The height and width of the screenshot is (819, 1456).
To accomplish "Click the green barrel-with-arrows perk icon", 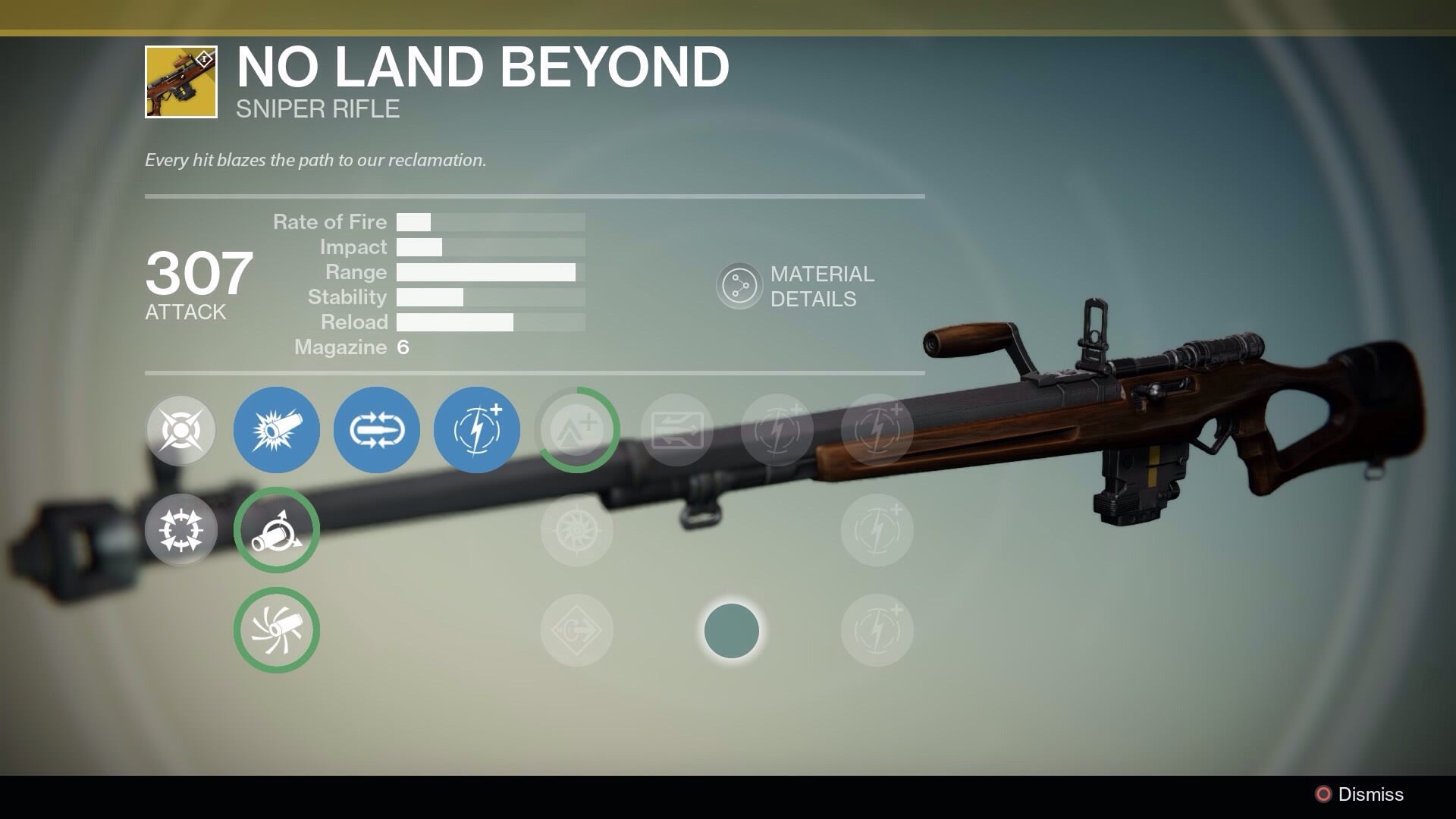I will pos(277,529).
